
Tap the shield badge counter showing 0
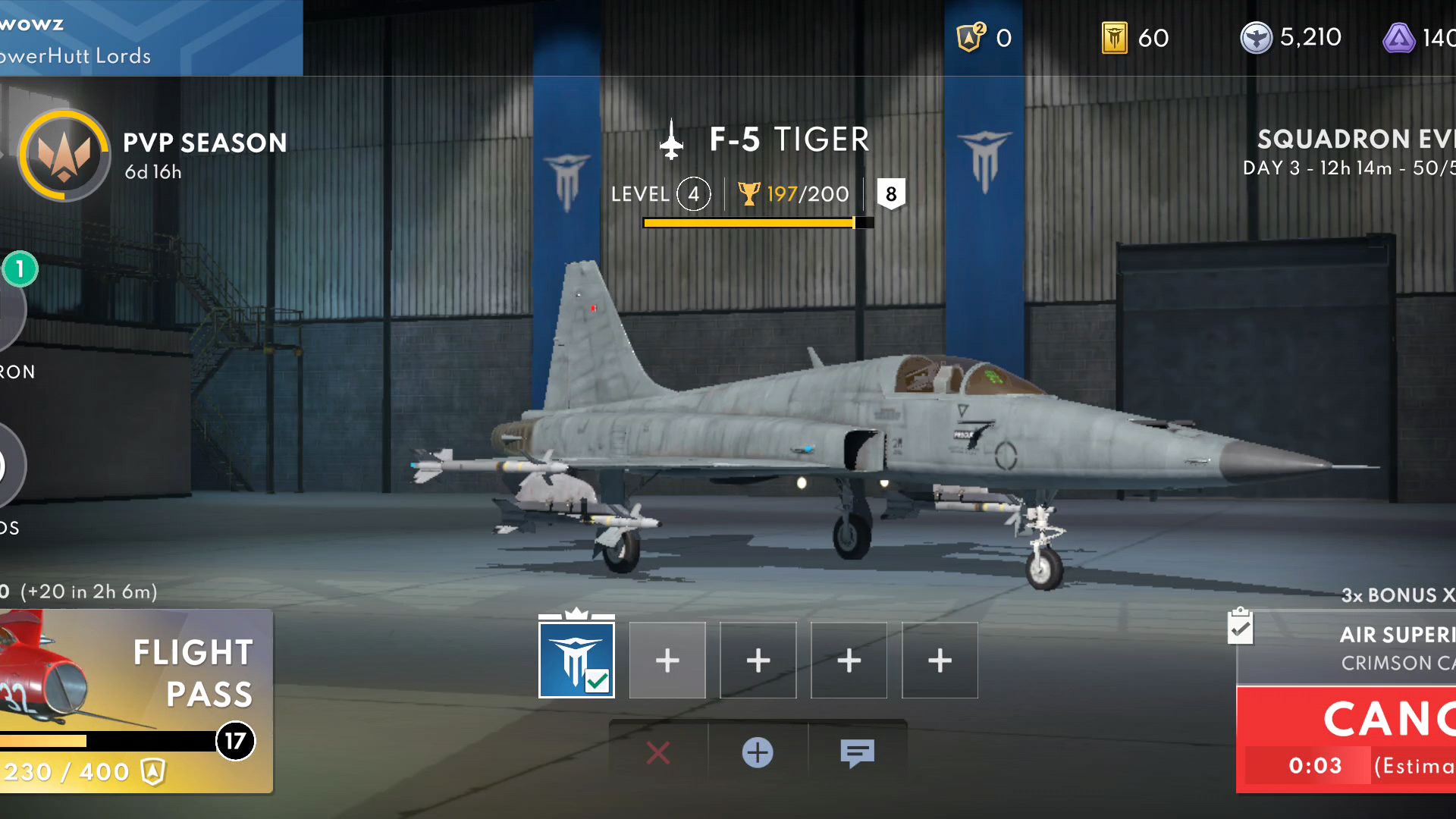coord(984,38)
